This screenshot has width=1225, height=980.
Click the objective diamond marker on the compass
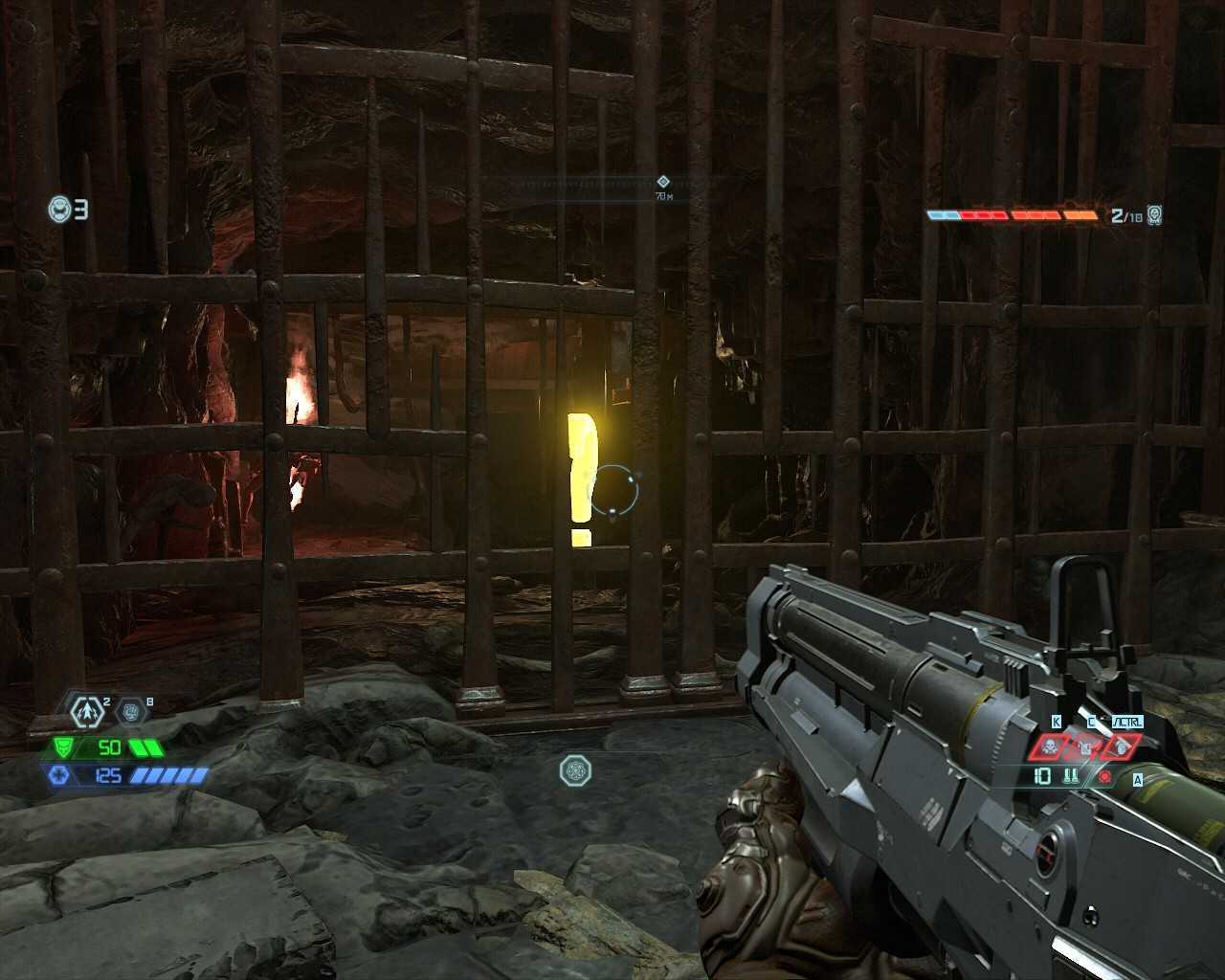(662, 181)
